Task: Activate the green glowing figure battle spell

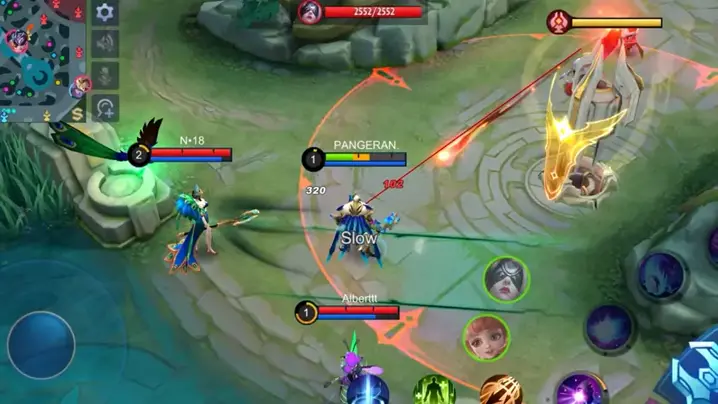Action: click(435, 391)
